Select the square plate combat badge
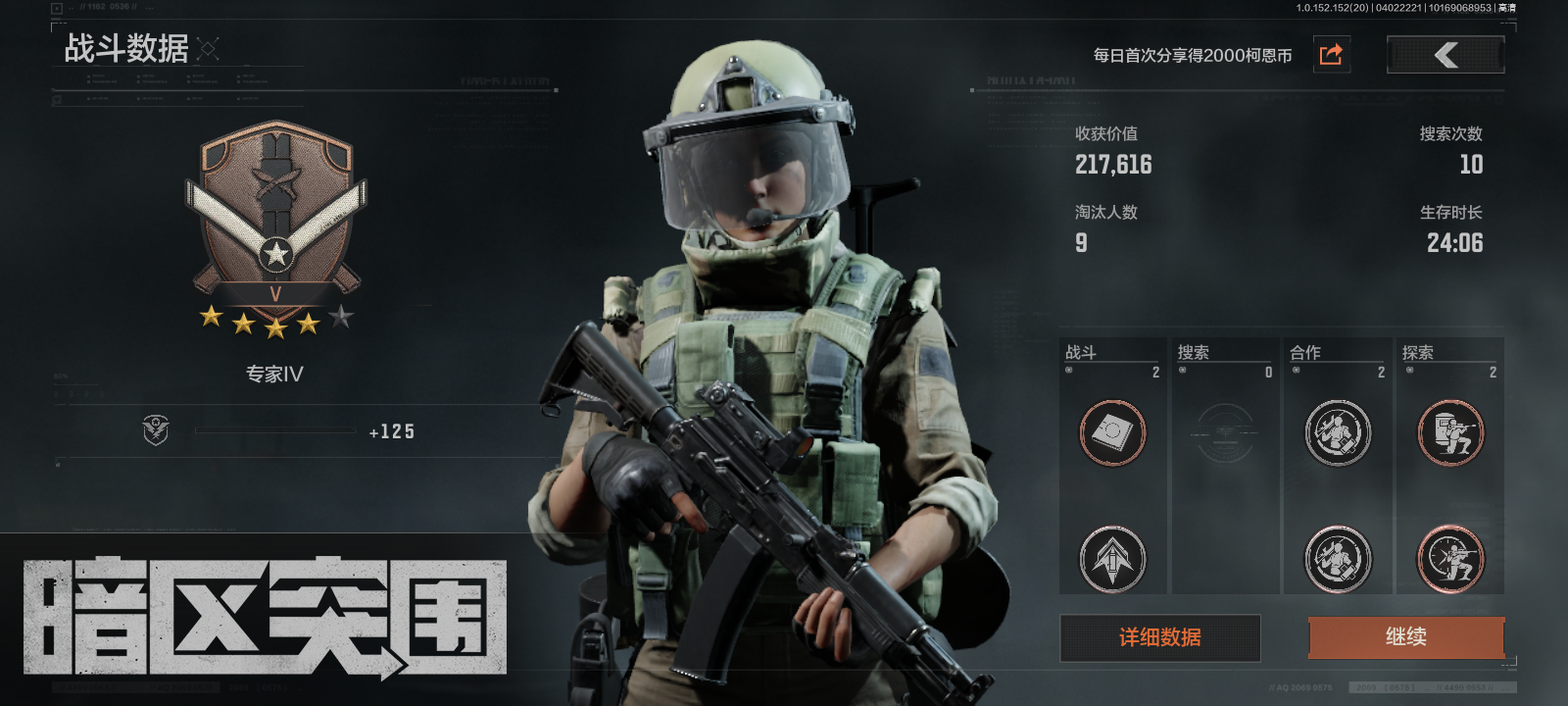This screenshot has width=1568, height=706. [1112, 432]
